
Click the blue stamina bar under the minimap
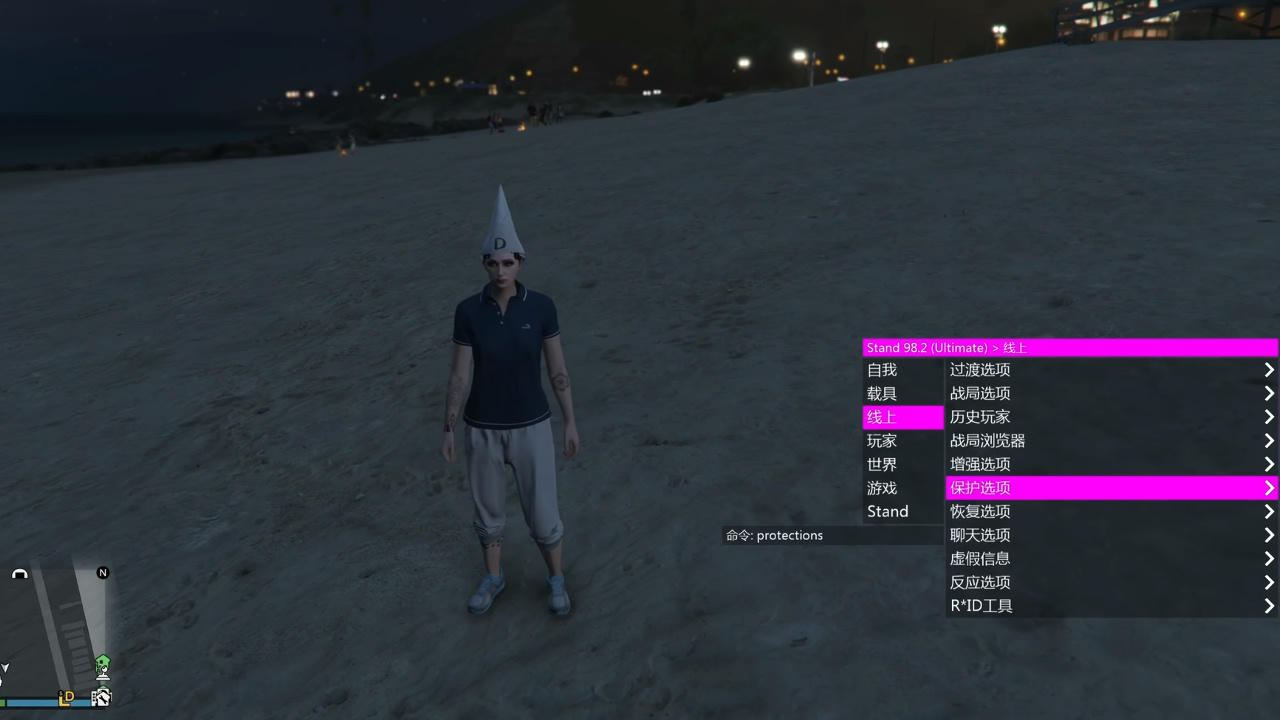coord(50,702)
